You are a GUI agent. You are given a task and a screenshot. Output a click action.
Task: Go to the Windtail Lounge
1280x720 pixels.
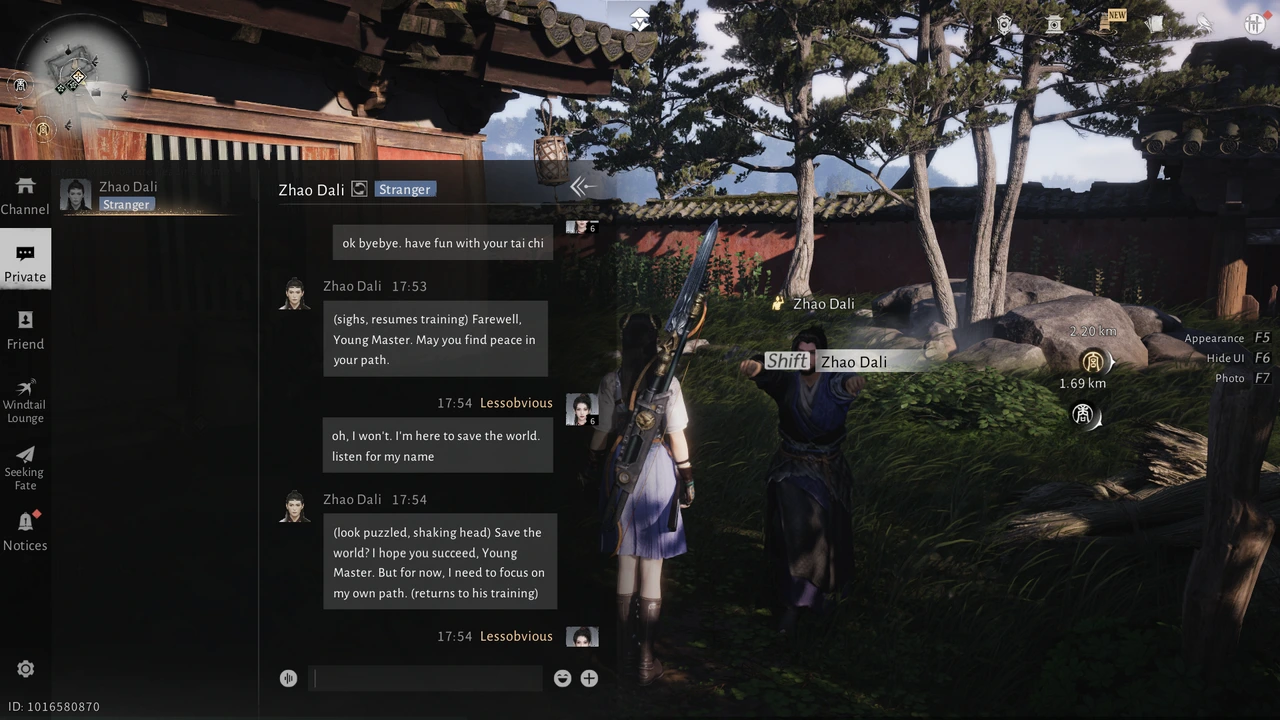25,399
